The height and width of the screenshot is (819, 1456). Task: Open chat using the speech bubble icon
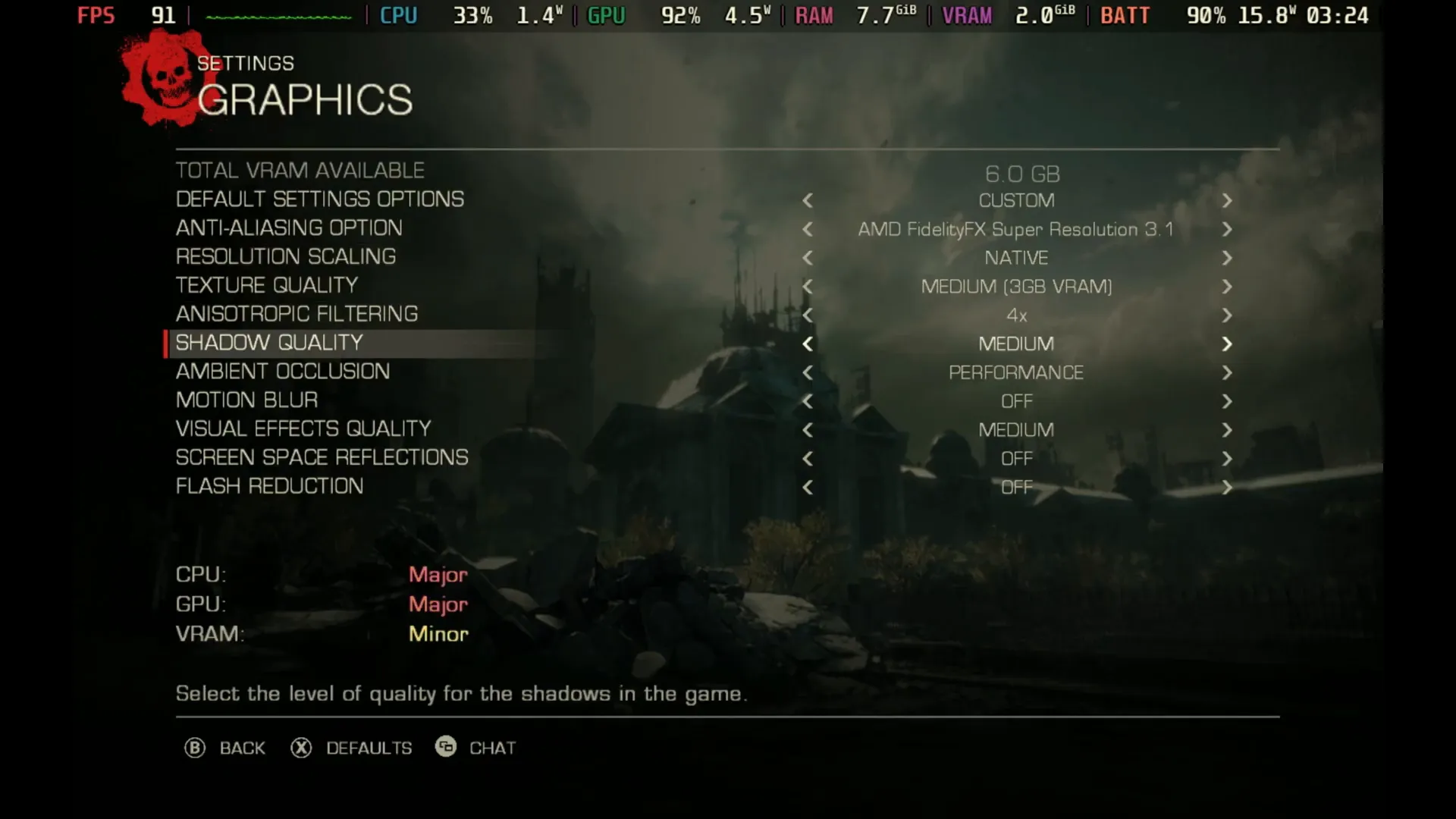[447, 747]
